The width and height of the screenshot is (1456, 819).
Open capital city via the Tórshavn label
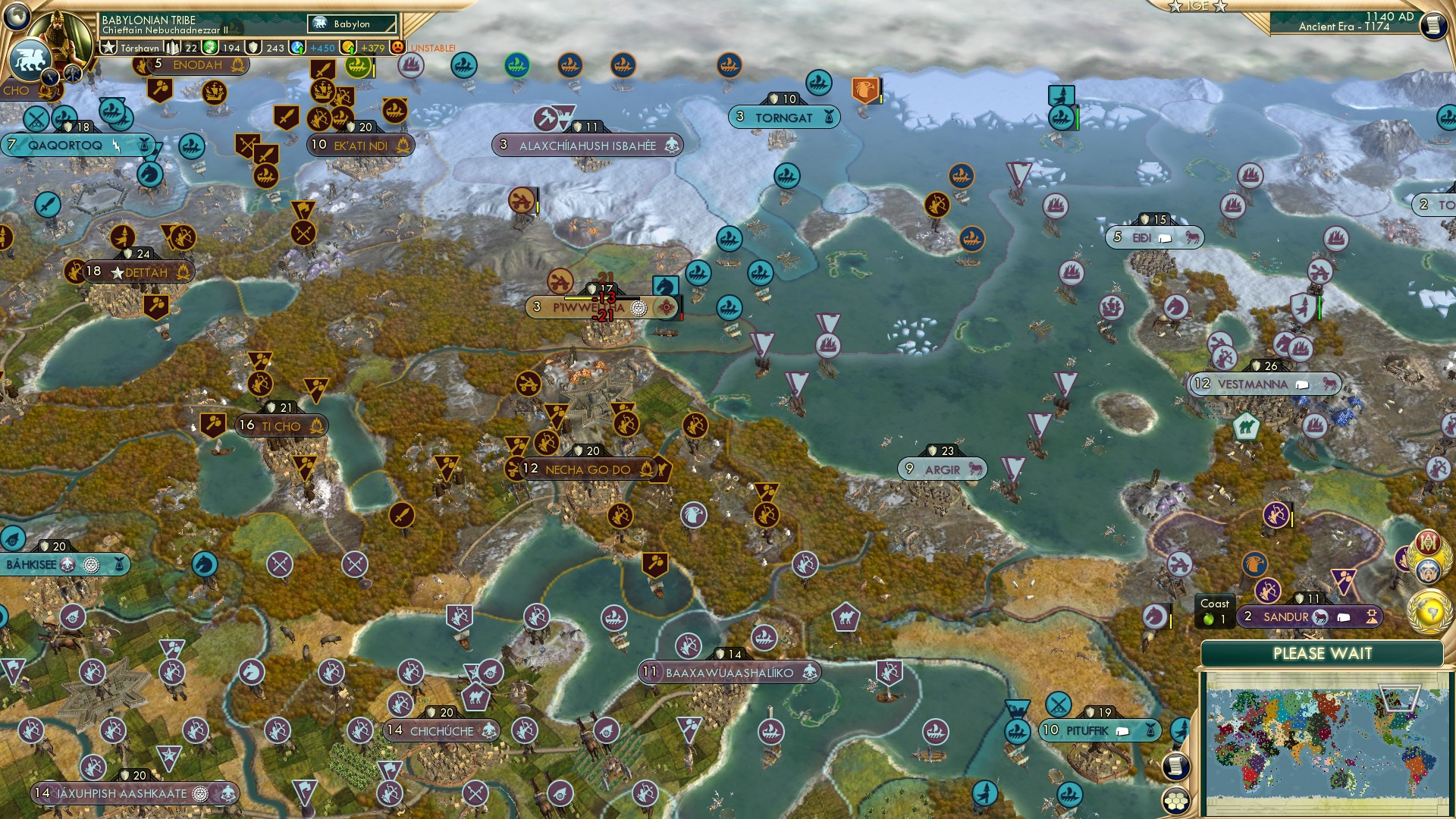click(x=140, y=48)
